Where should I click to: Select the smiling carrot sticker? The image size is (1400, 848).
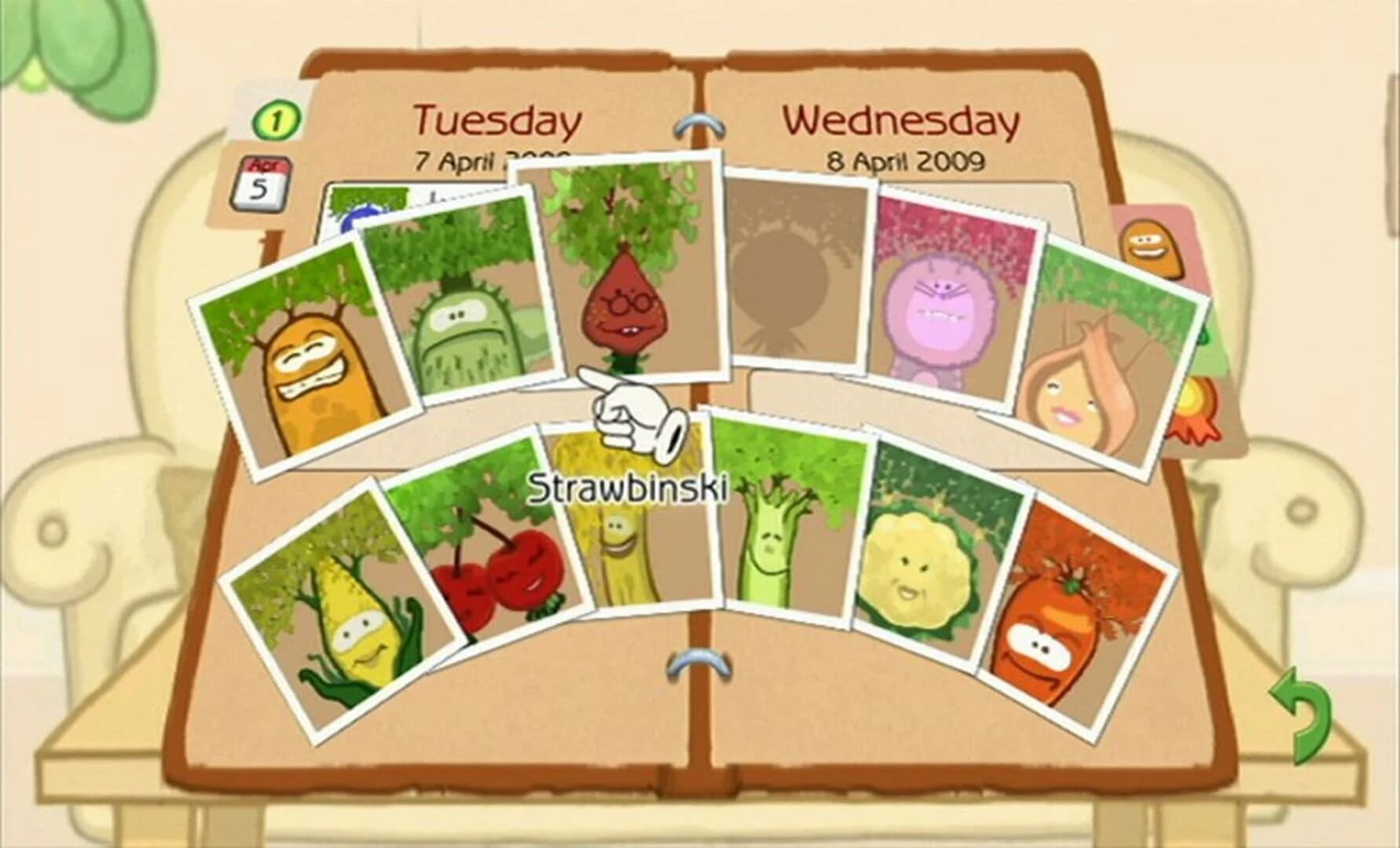[1053, 620]
